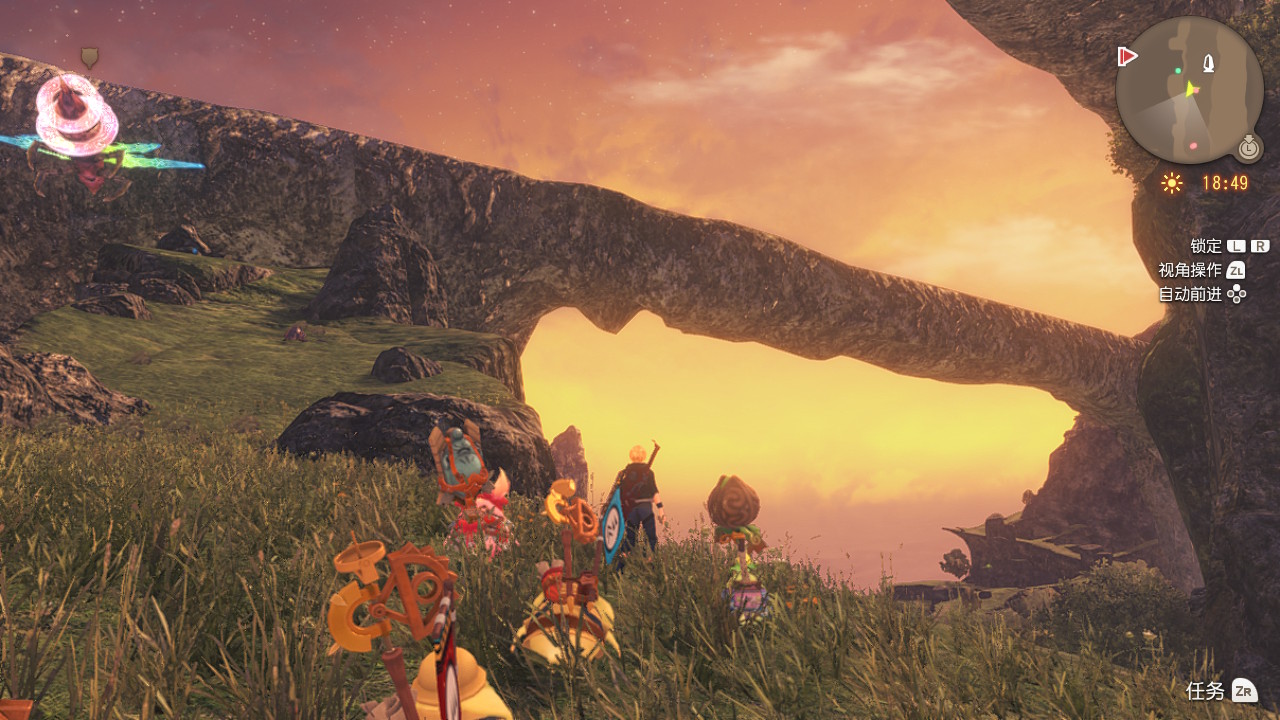Open the circular minimap

(1189, 90)
